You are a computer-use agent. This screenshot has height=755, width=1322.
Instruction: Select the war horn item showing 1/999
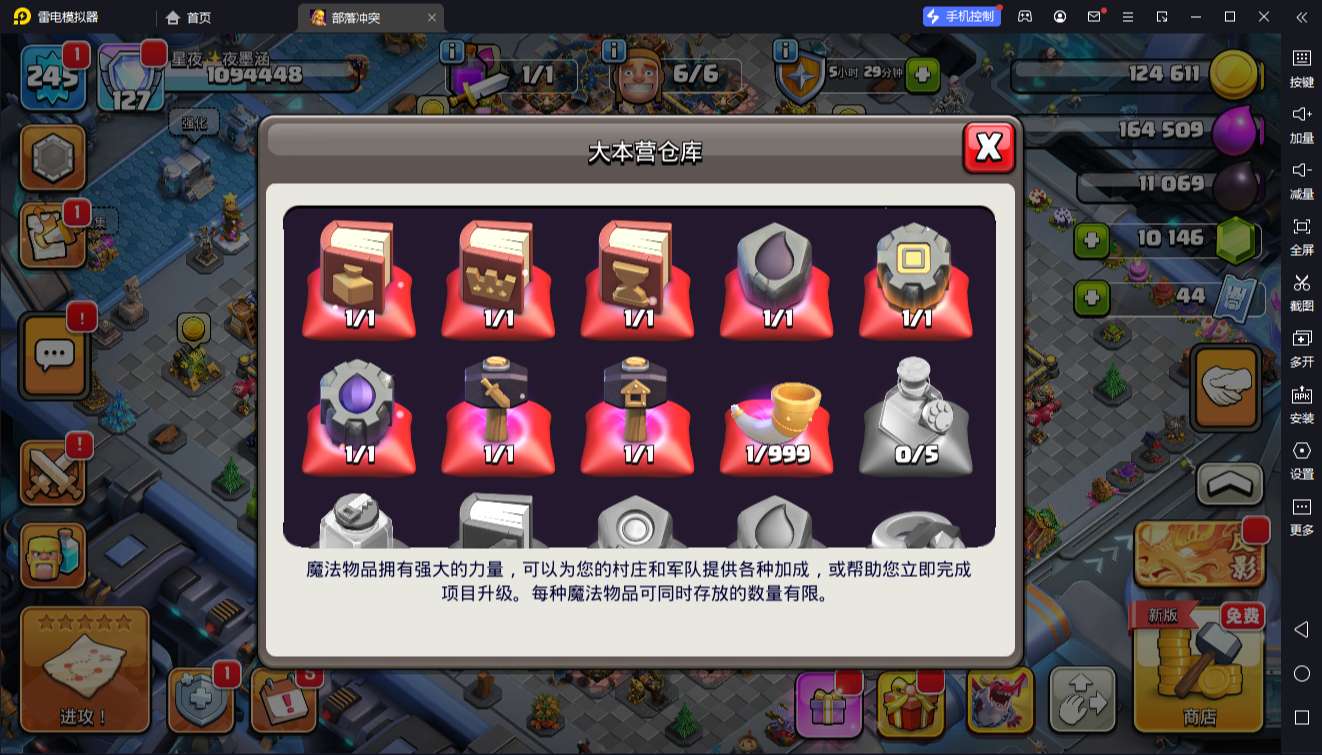[x=777, y=415]
